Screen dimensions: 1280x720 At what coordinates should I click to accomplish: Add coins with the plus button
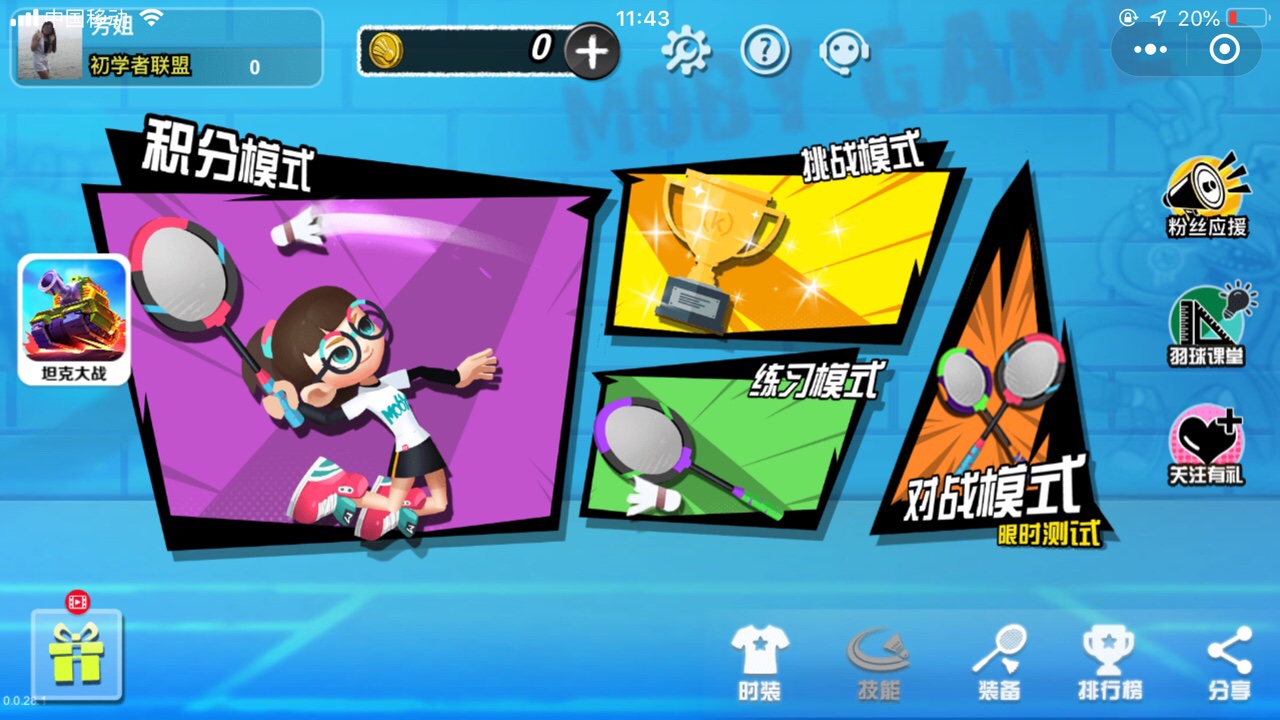coord(592,51)
